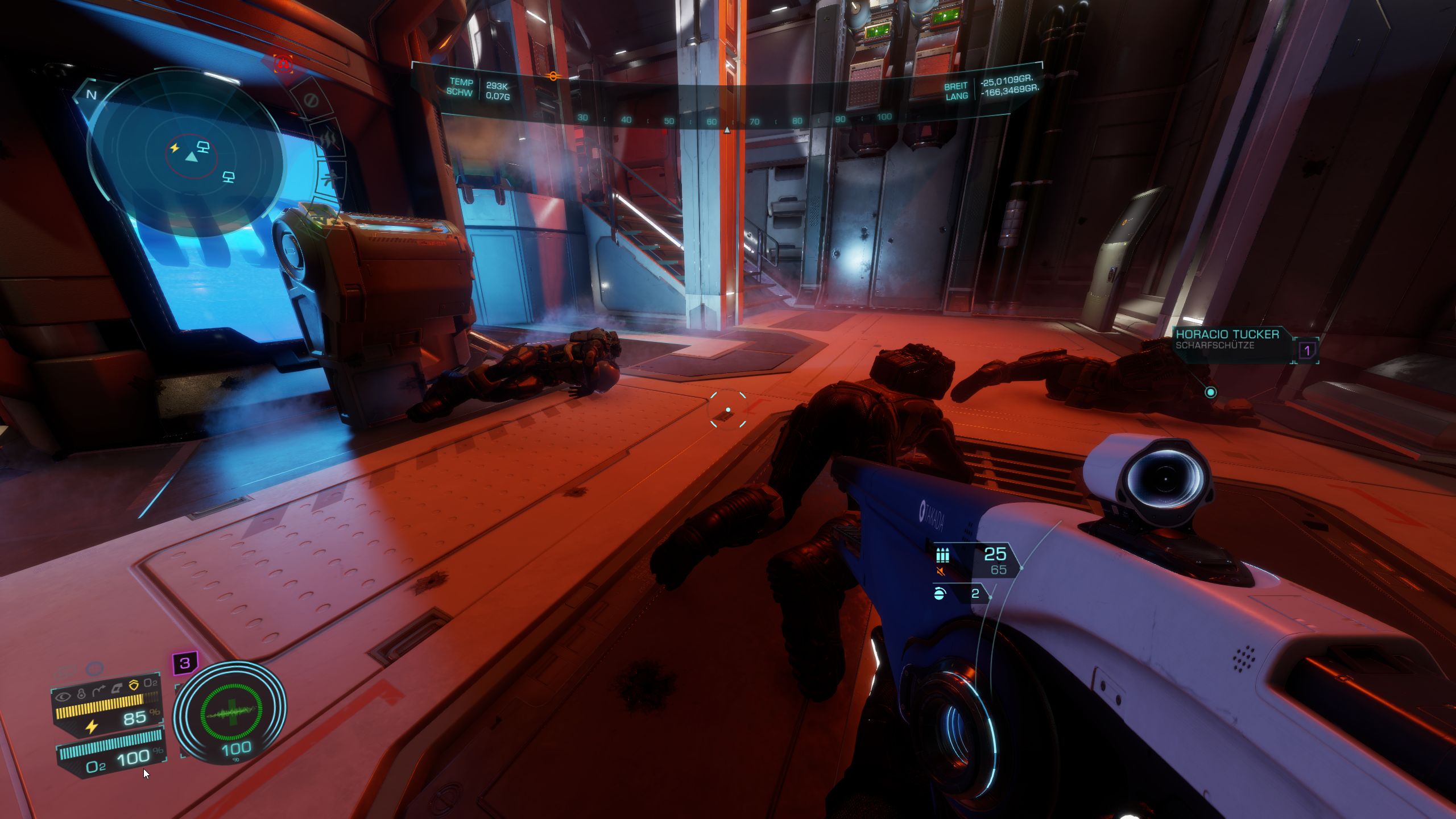Select the yellow lightning marker on radar

(175, 148)
